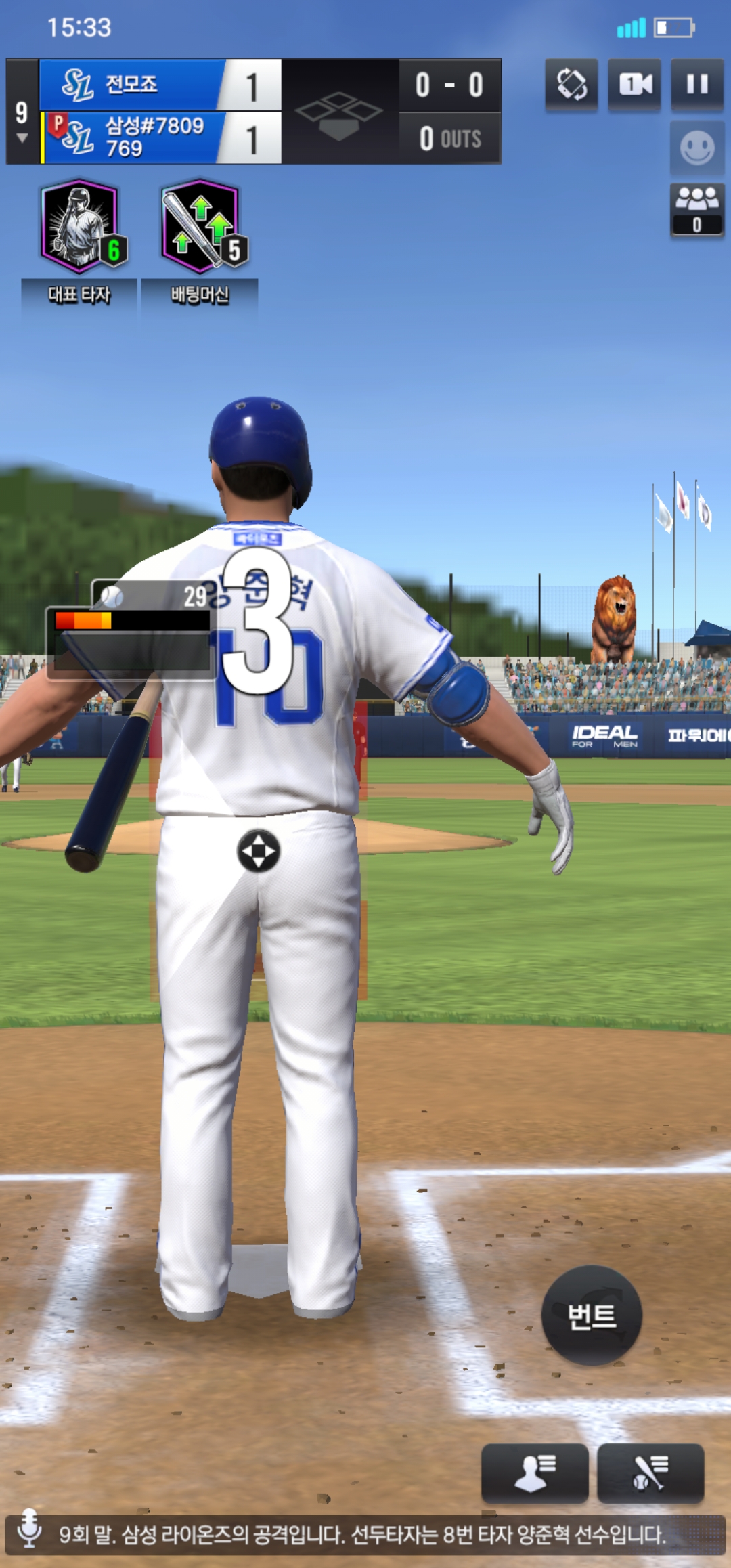Image resolution: width=731 pixels, height=1568 pixels.
Task: Open the player lineup list
Action: point(534,1473)
